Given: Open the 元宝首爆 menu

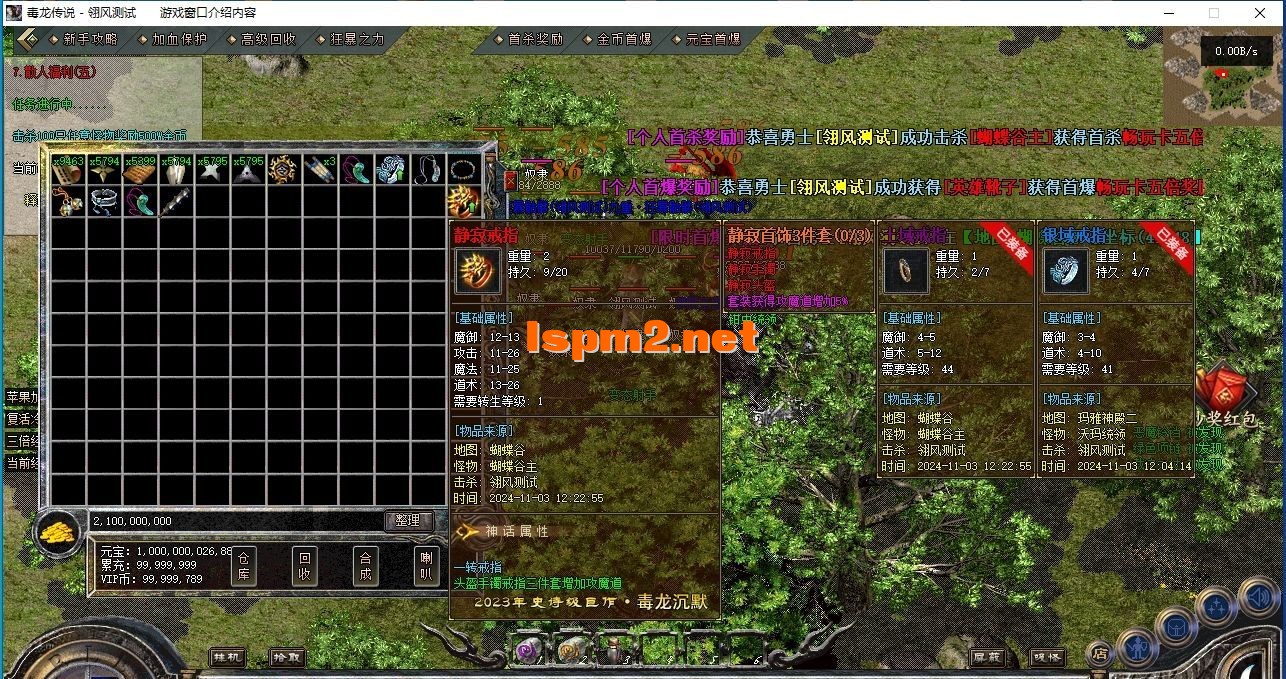Looking at the screenshot, I should 713,39.
